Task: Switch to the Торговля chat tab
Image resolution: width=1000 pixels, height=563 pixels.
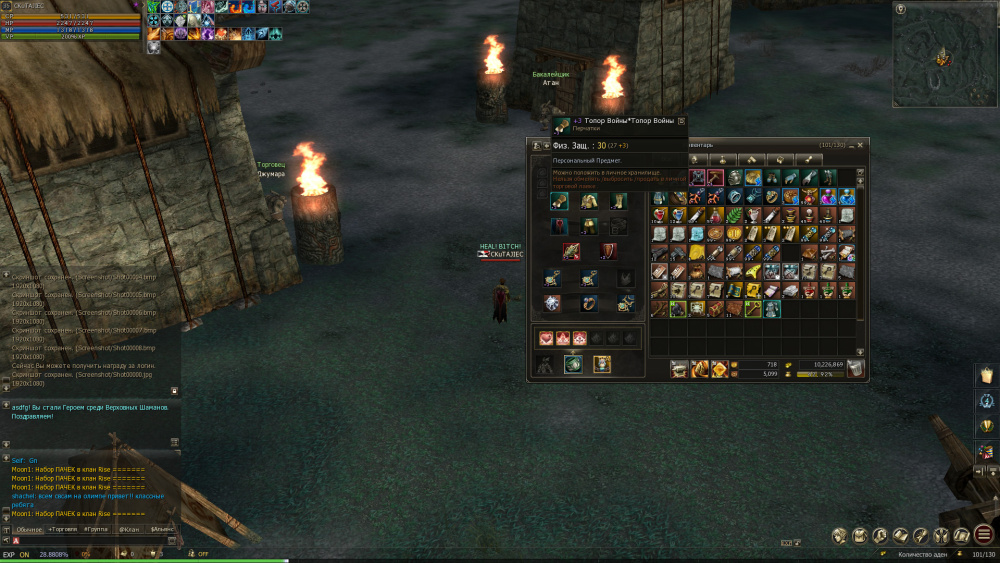Action: coord(63,529)
